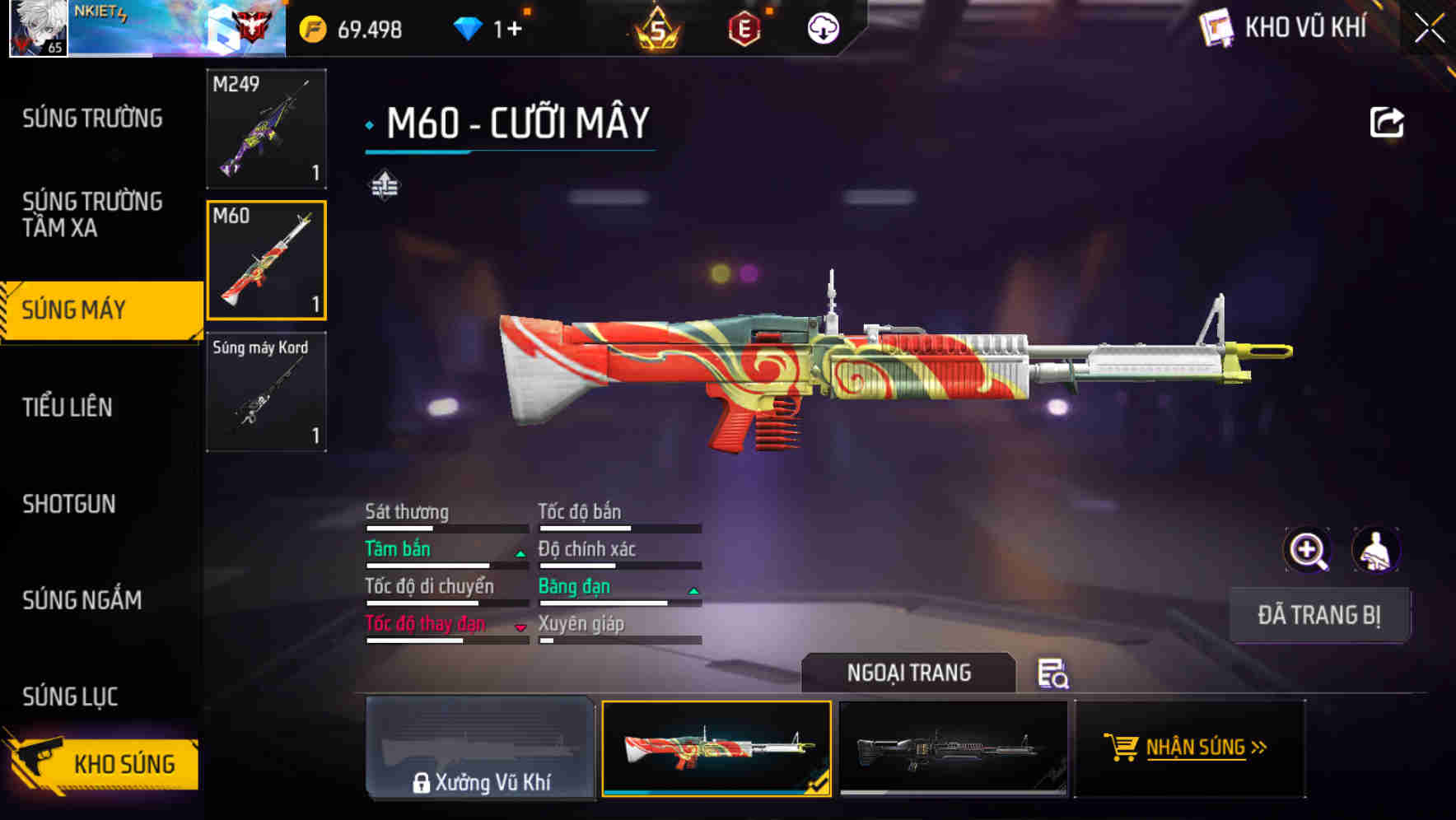Select the M249 weapon thumbnail
The height and width of the screenshot is (820, 1456).
pos(266,128)
